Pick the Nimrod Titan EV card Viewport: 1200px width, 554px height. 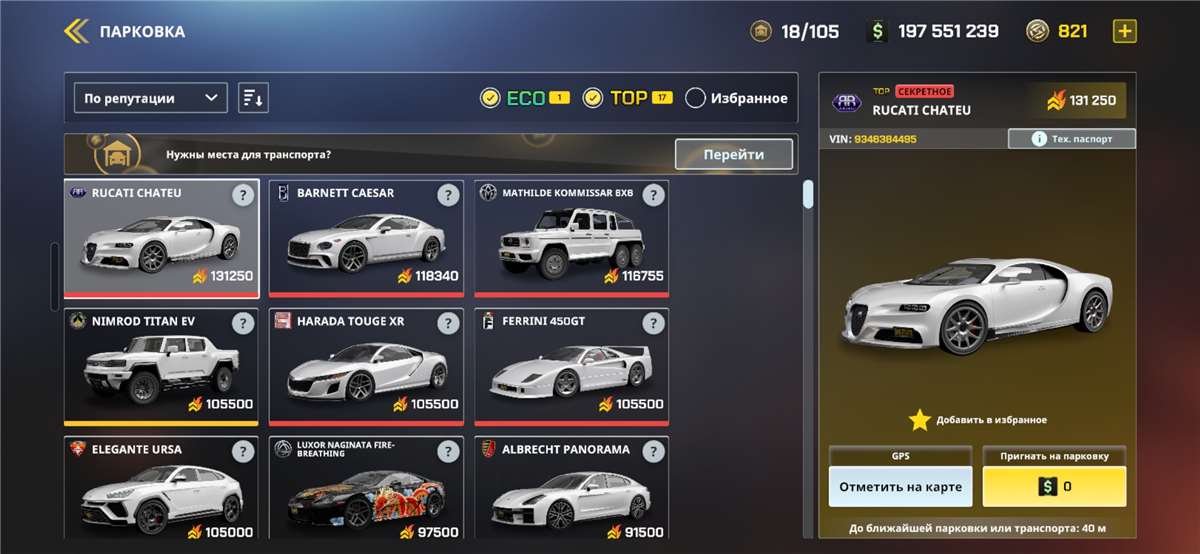(162, 366)
